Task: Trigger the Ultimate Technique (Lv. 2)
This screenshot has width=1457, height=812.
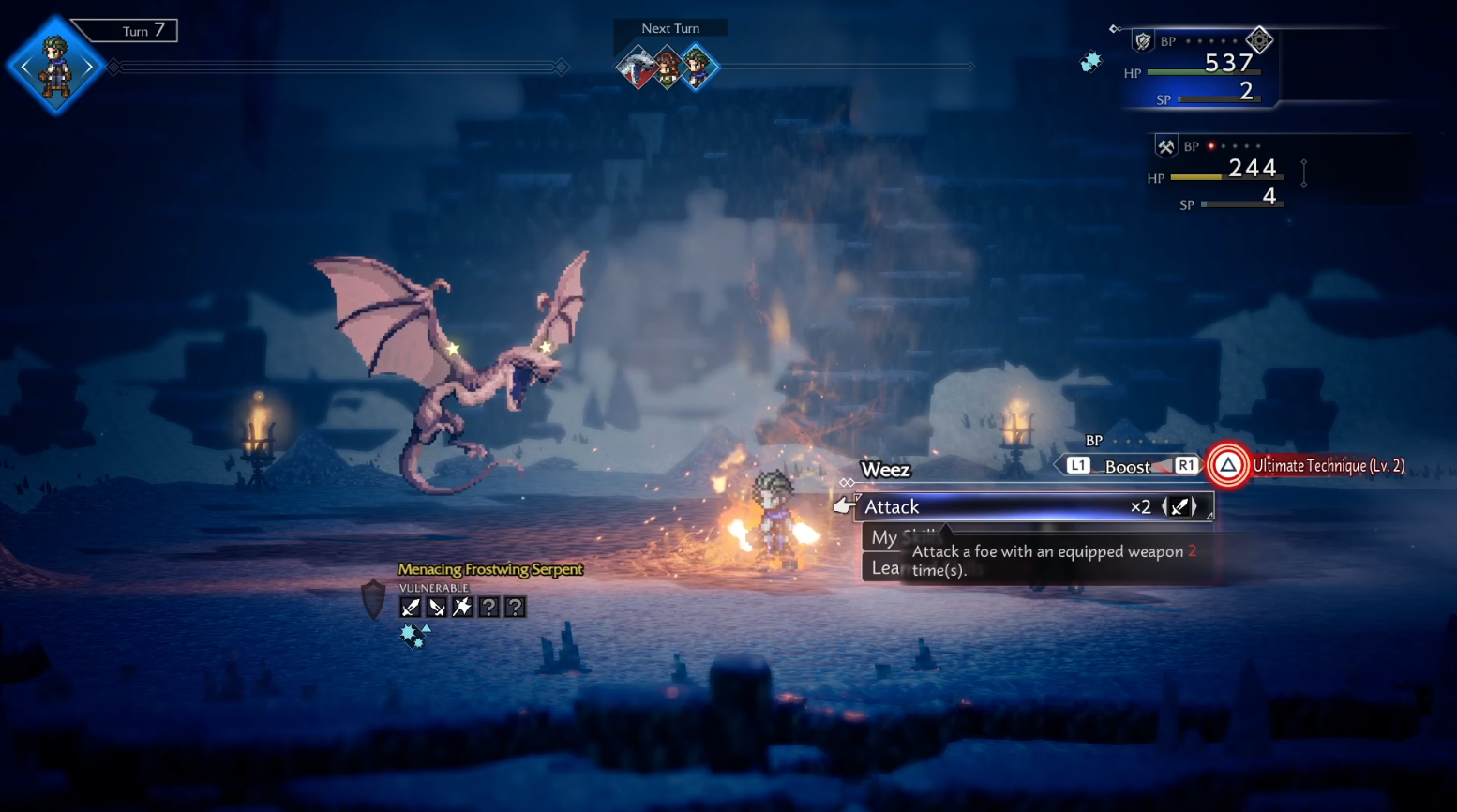Action: (1227, 465)
